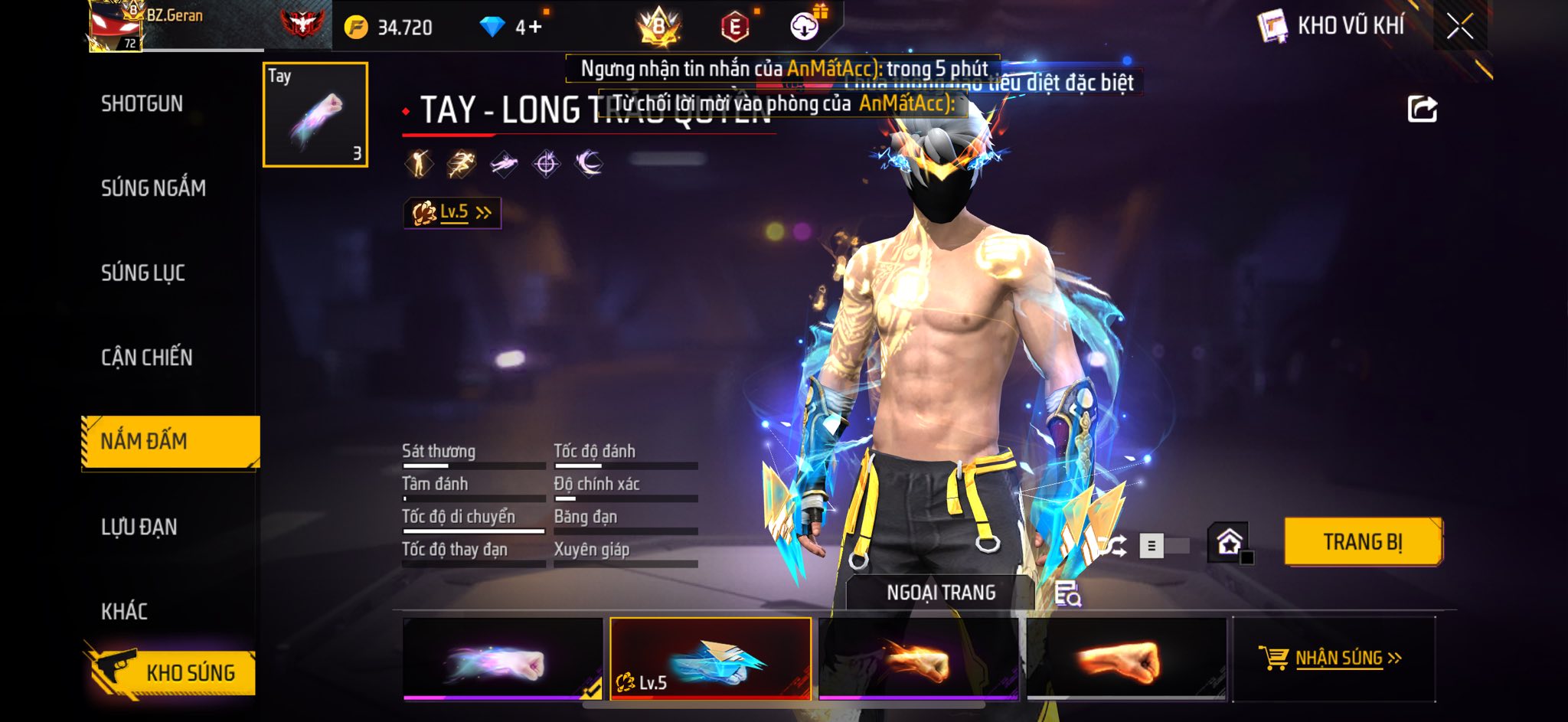
Task: Open the LỰU ĐẠN category
Action: pyautogui.click(x=139, y=527)
